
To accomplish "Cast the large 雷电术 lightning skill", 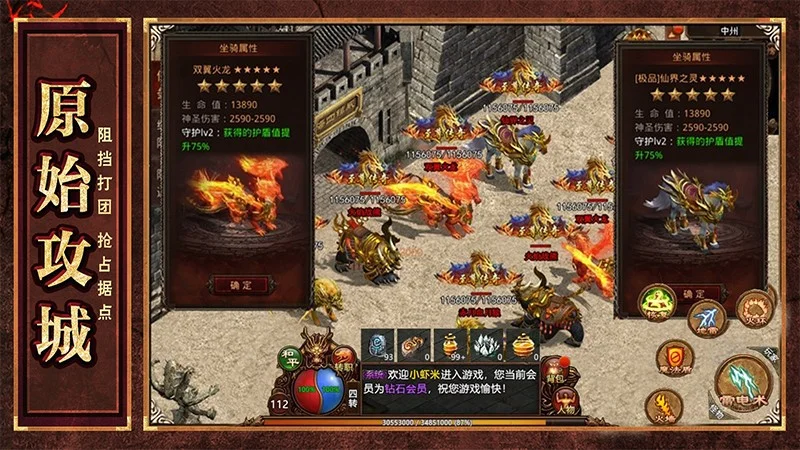I will coord(743,383).
